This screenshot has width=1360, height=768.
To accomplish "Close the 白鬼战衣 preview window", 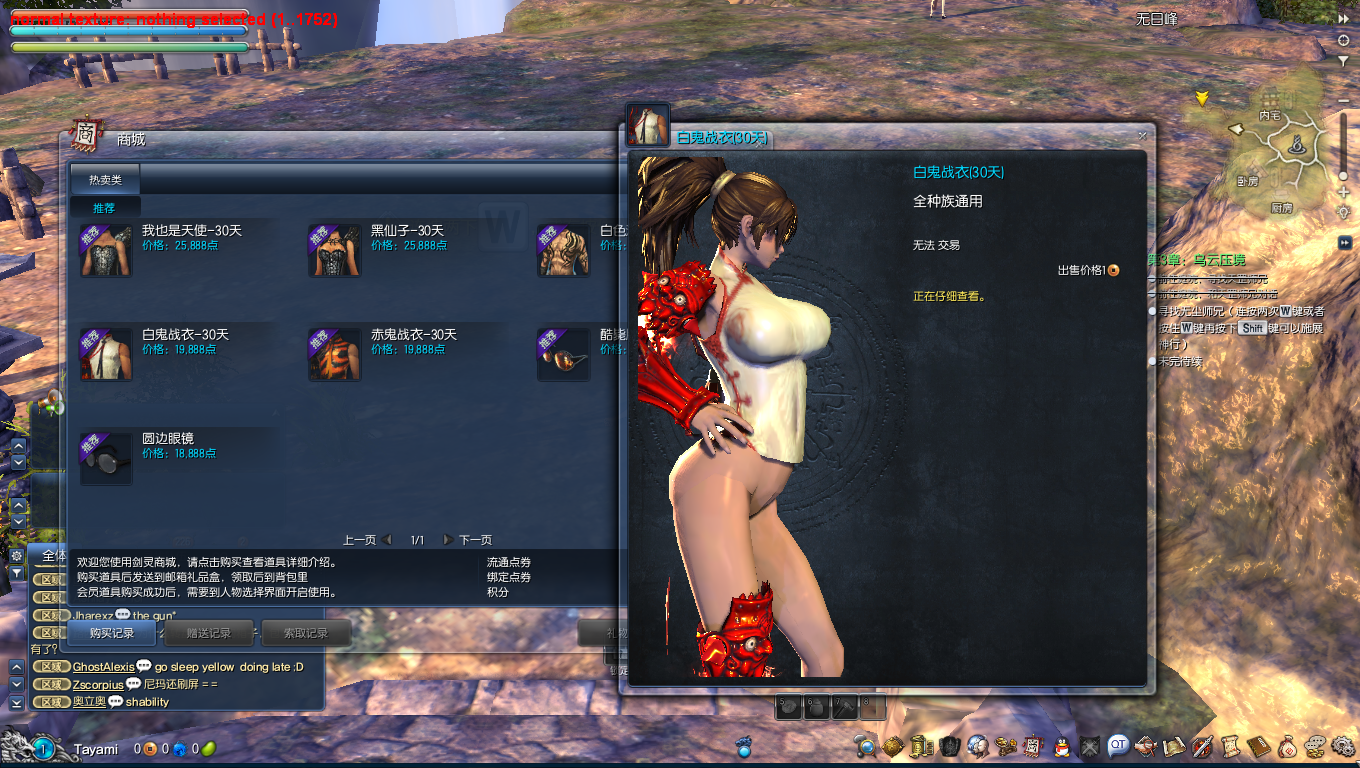I will click(1142, 135).
